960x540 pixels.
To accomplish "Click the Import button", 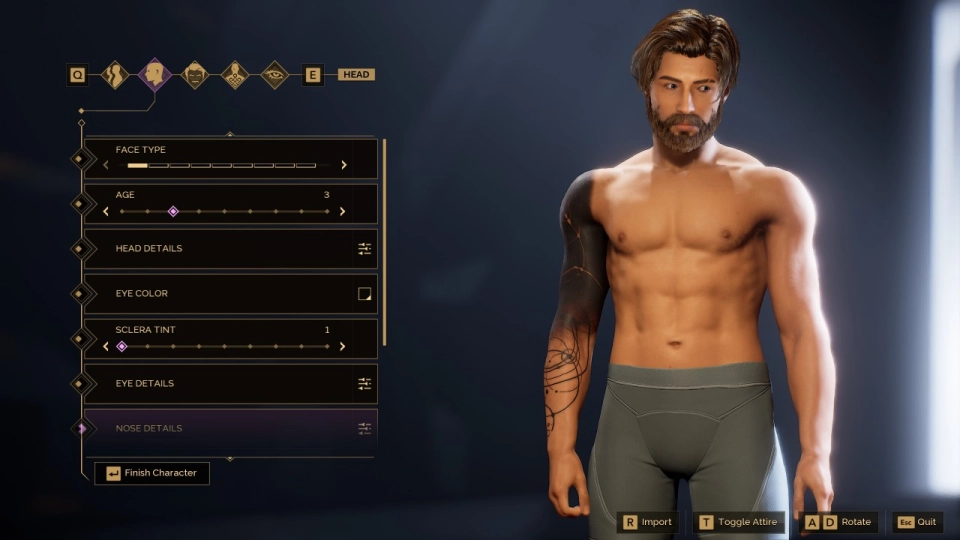I will click(x=648, y=522).
